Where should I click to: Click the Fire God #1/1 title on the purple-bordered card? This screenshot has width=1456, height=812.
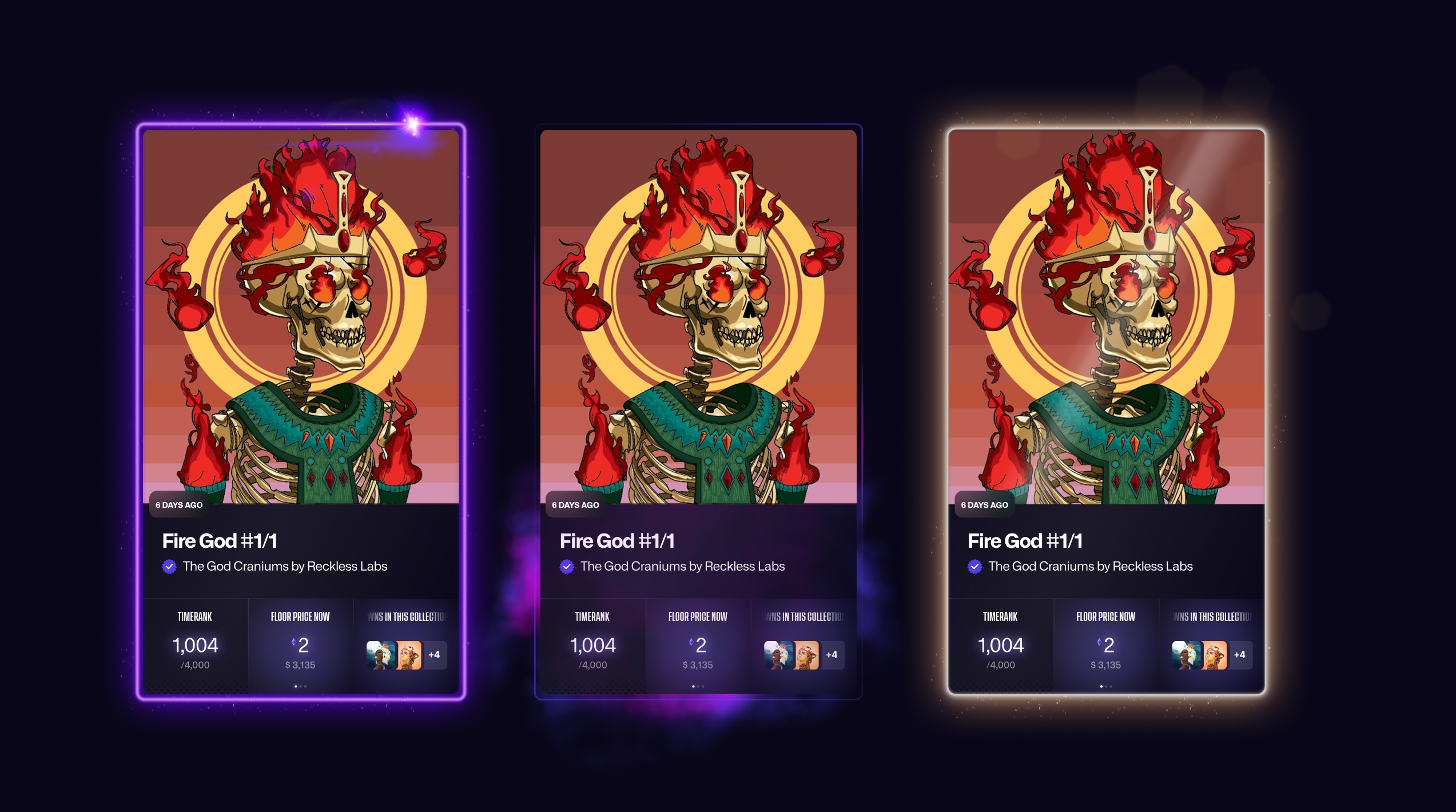tap(220, 541)
